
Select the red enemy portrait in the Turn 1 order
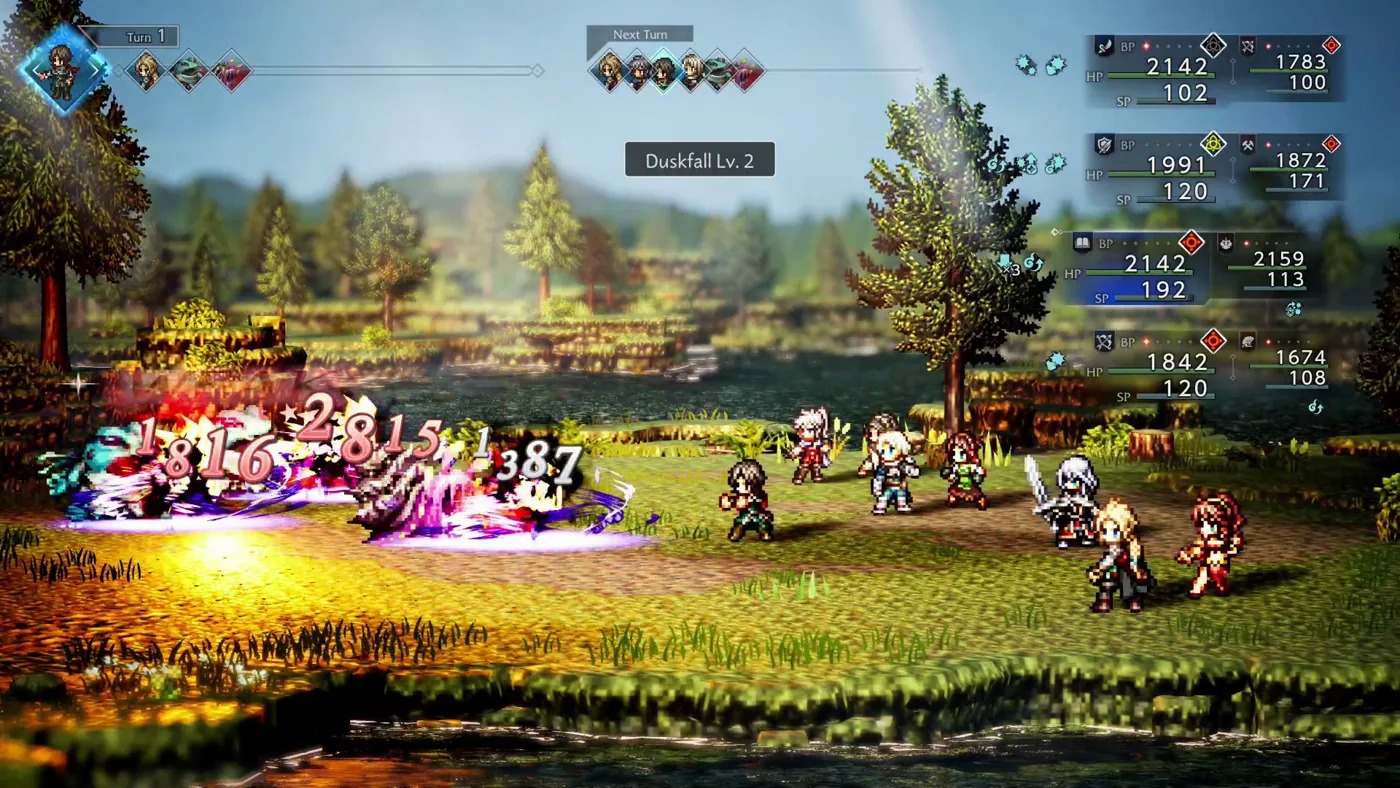(x=231, y=71)
